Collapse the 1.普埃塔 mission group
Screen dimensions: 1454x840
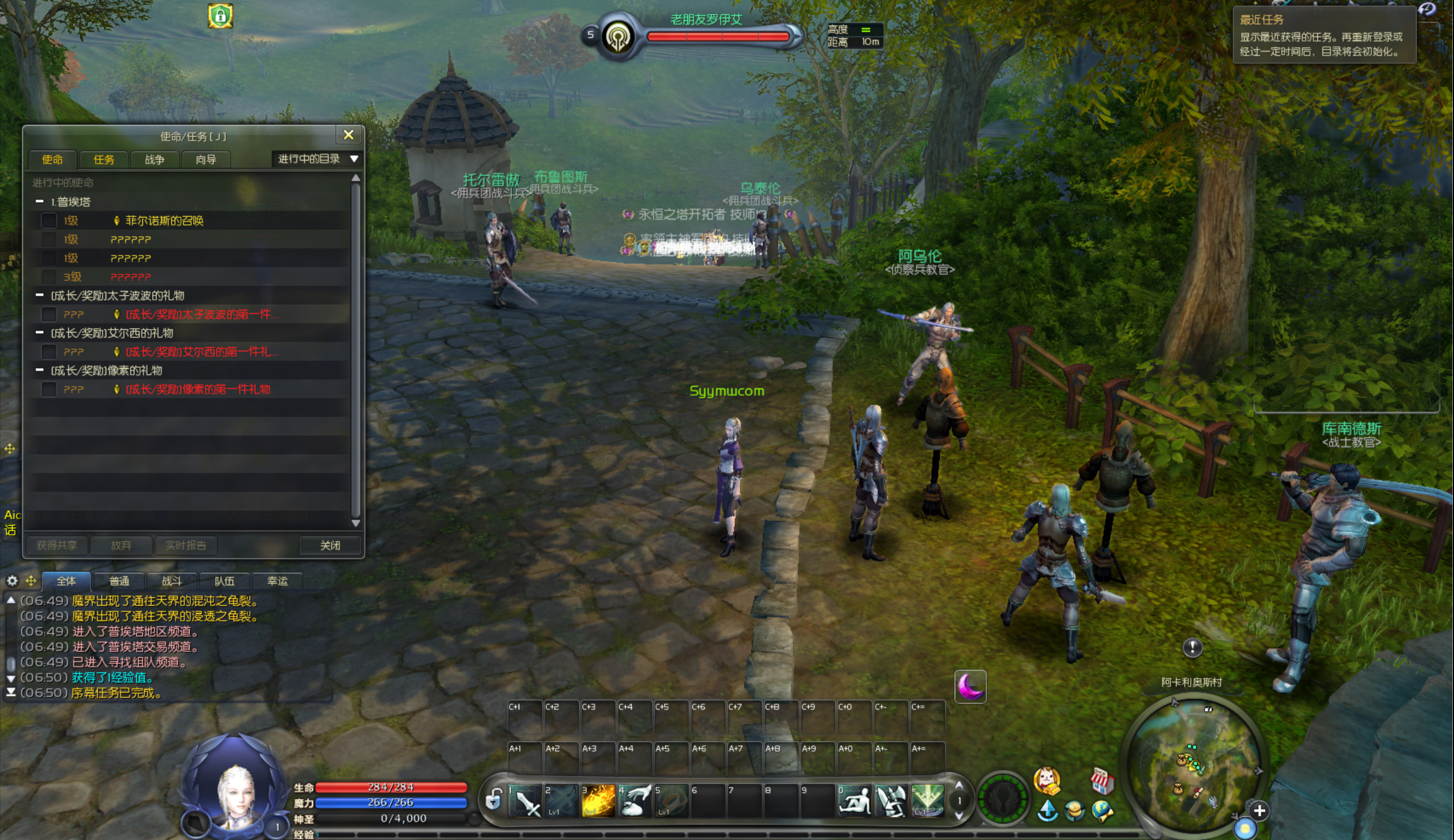point(40,201)
